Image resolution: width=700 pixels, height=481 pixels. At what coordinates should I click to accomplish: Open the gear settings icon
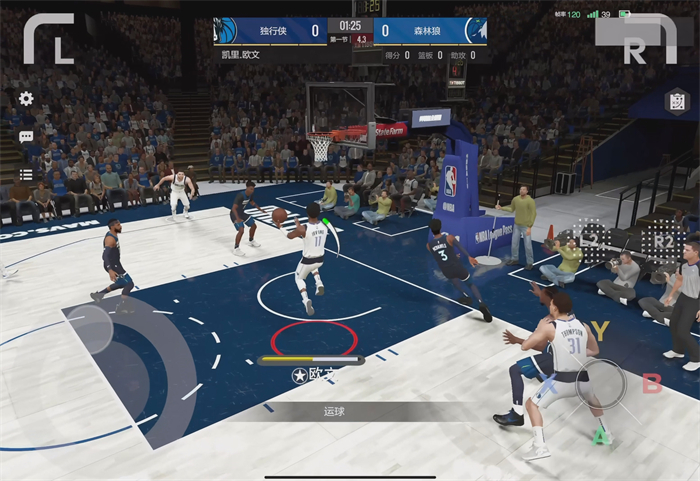(x=26, y=98)
